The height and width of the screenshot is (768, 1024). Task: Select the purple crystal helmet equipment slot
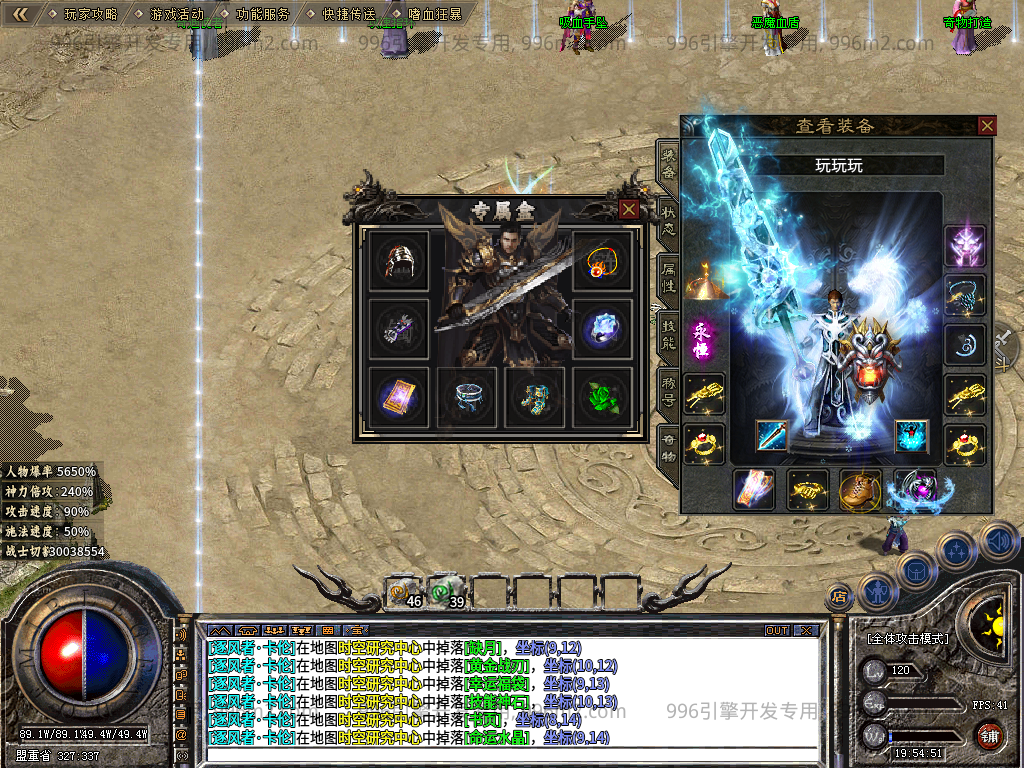[x=966, y=246]
